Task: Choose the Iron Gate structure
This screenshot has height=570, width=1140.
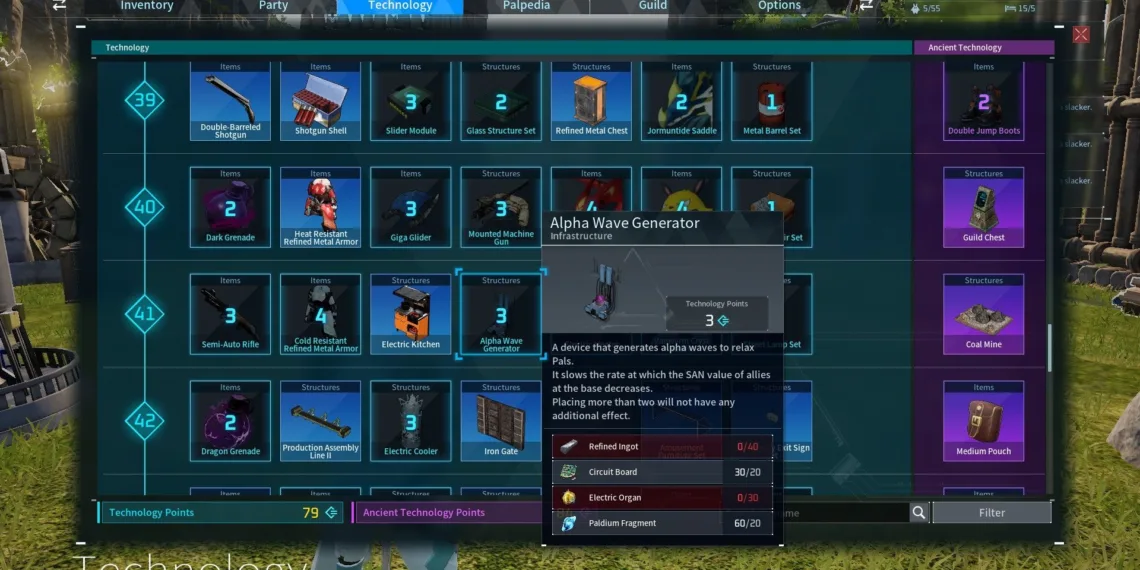Action: [x=501, y=421]
